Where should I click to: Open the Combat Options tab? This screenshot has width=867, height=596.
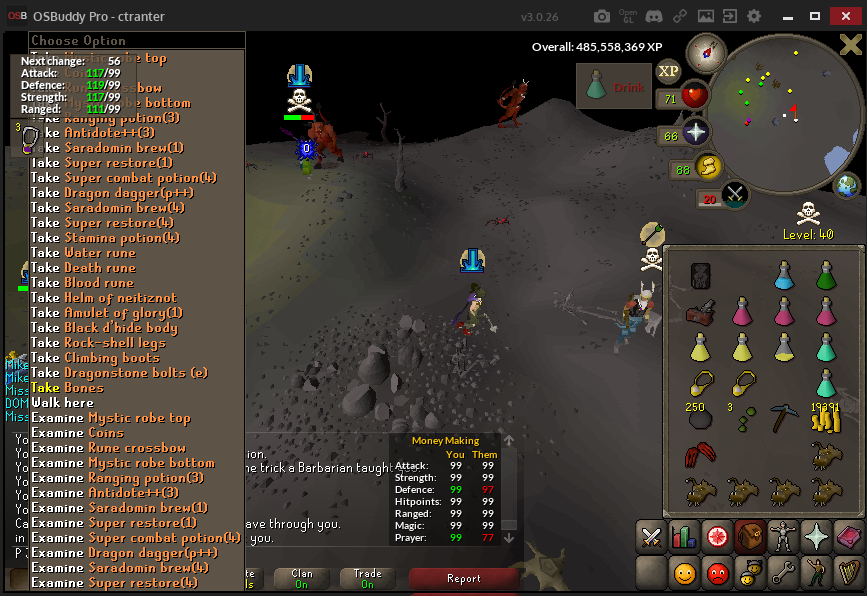point(652,537)
